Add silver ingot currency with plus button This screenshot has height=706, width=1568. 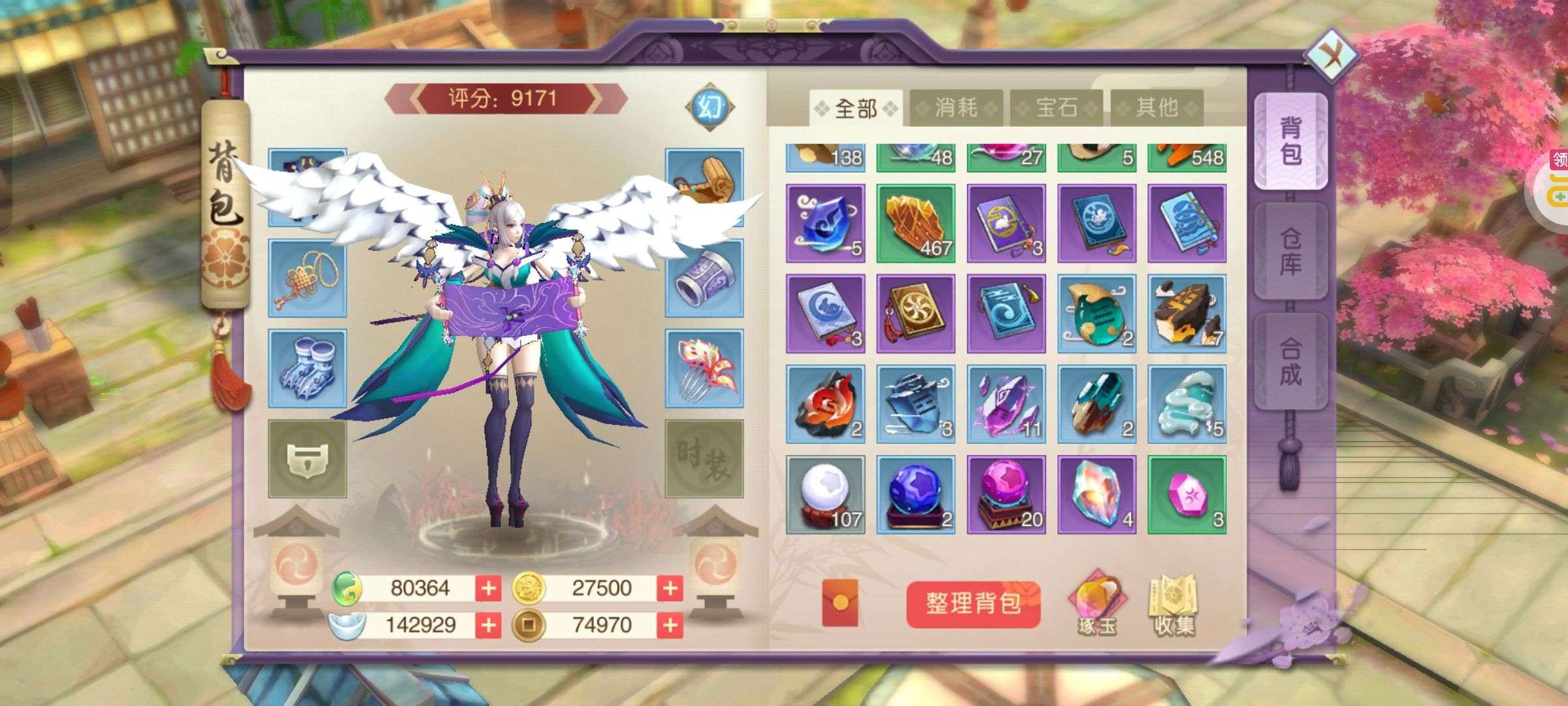pyautogui.click(x=488, y=626)
